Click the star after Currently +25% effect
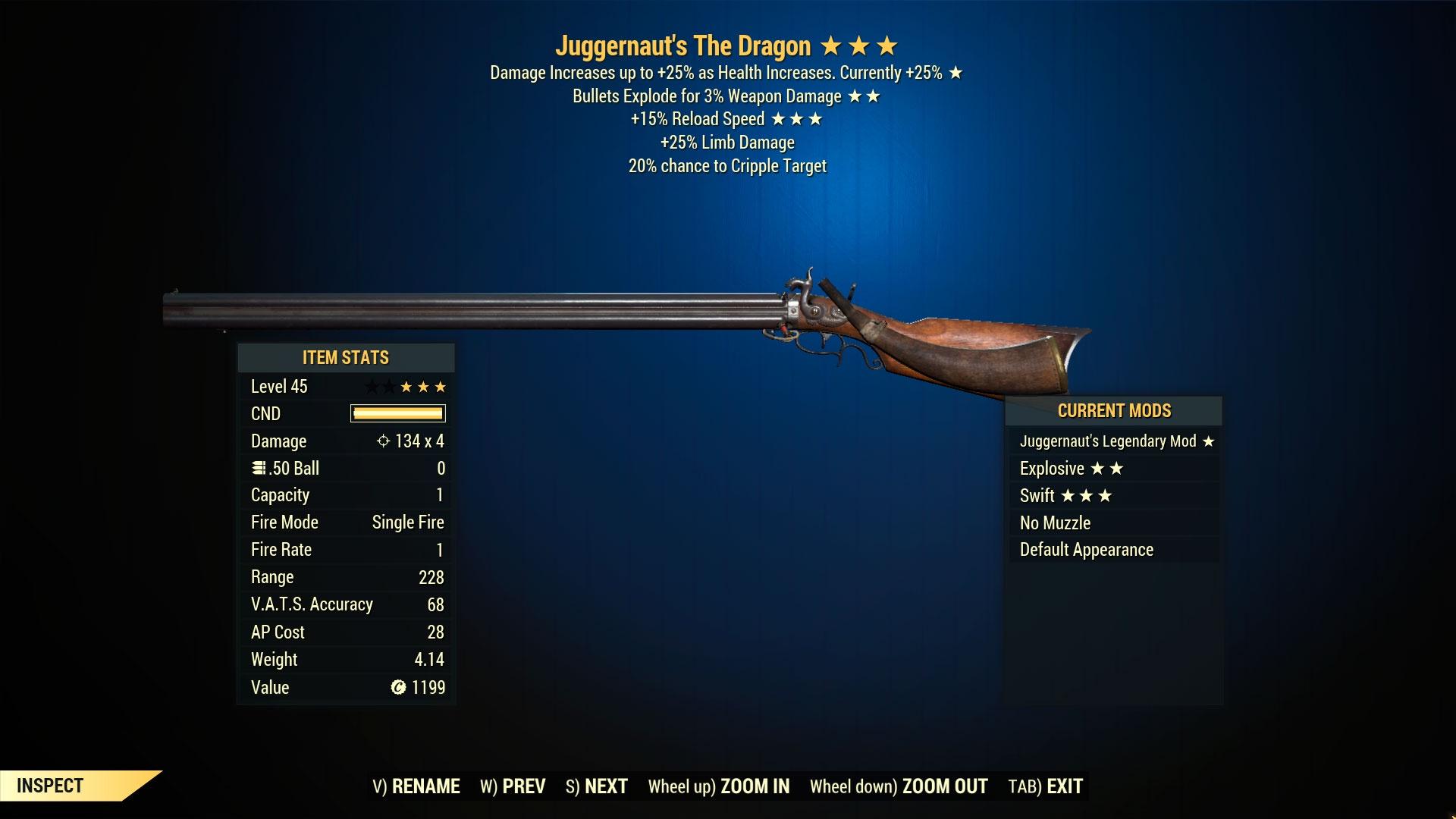Viewport: 1456px width, 819px height. pyautogui.click(x=954, y=74)
